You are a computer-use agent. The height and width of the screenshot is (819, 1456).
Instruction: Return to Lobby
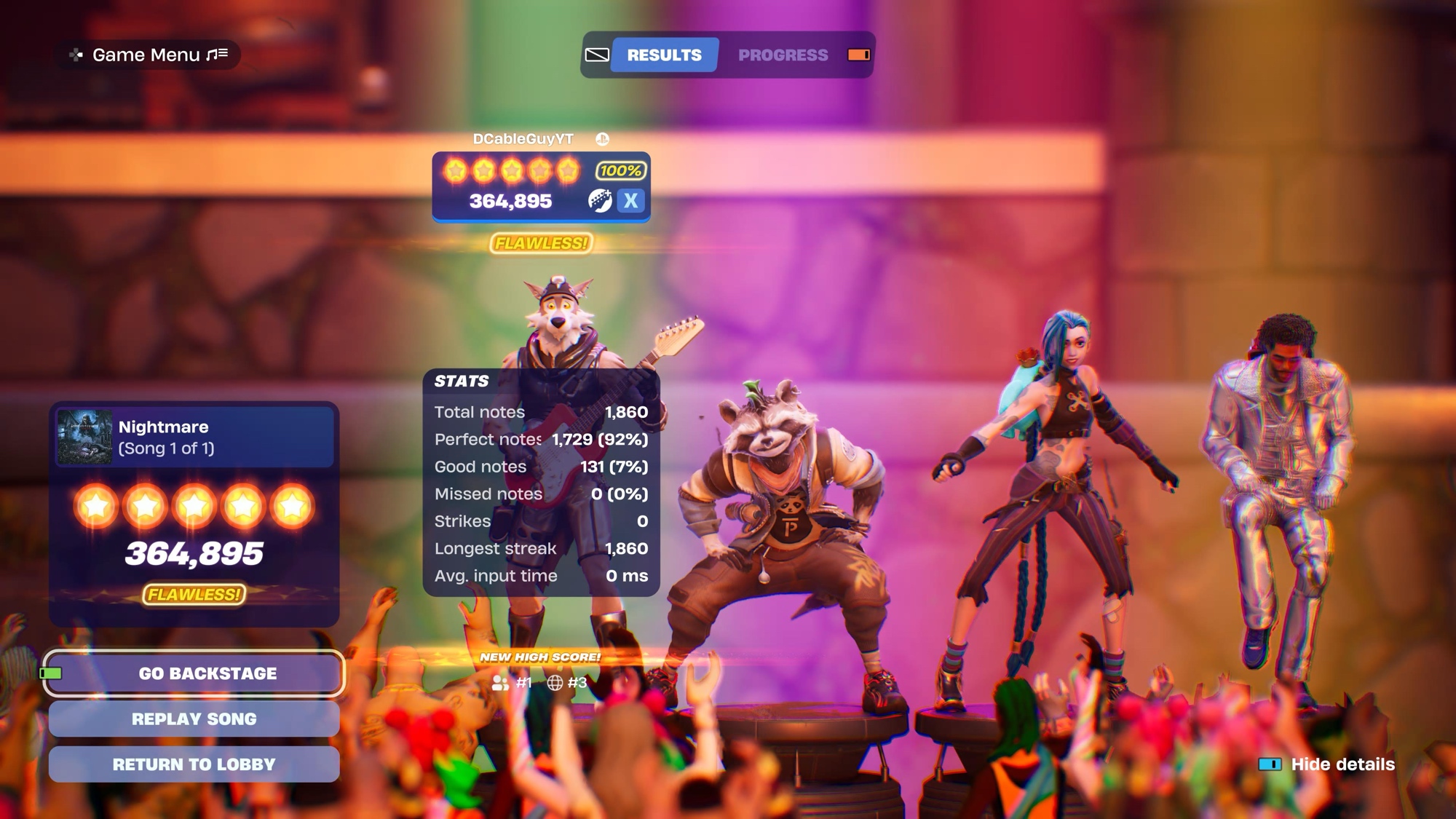194,764
